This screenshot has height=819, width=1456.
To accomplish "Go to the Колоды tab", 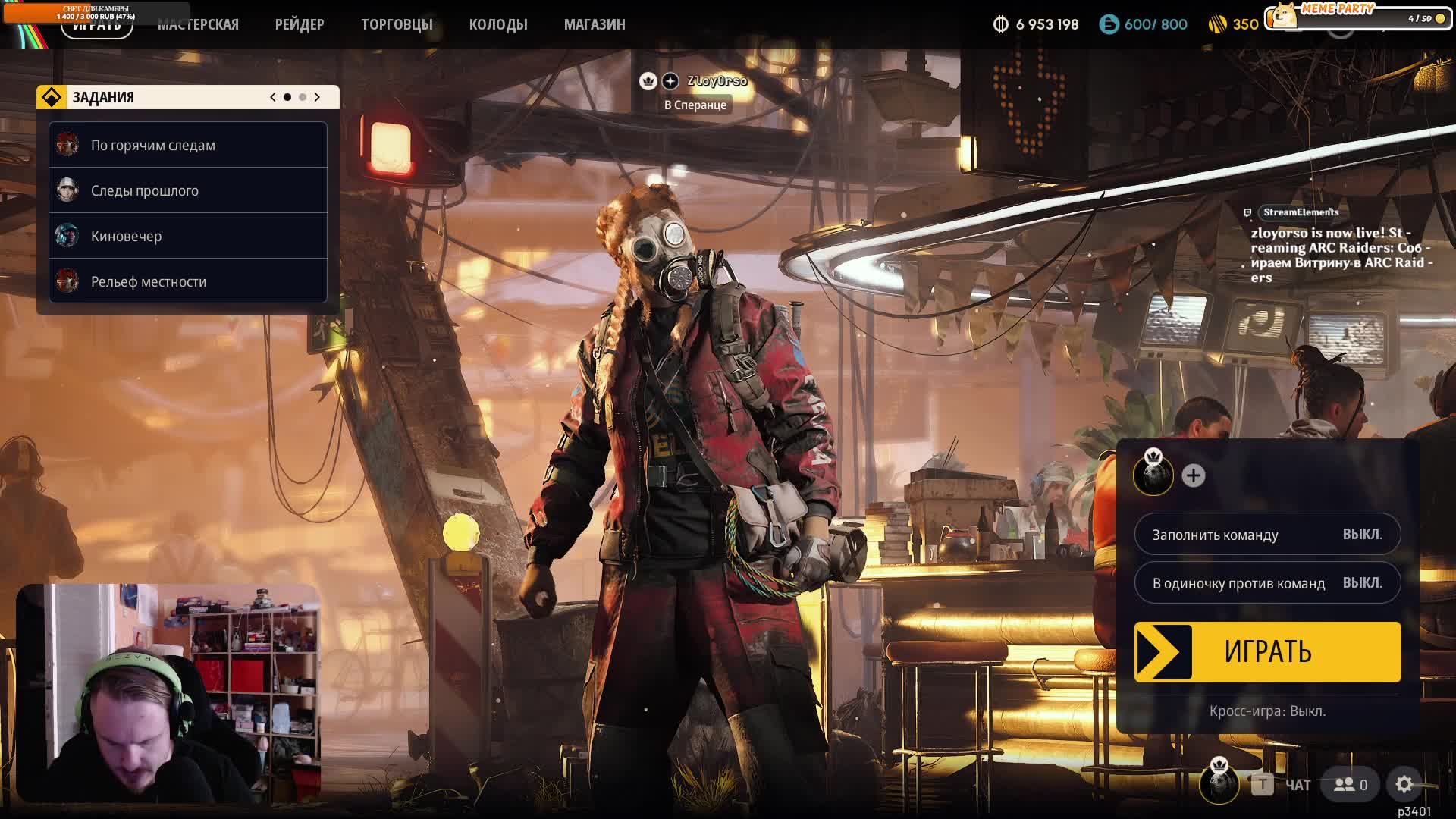I will pos(498,24).
